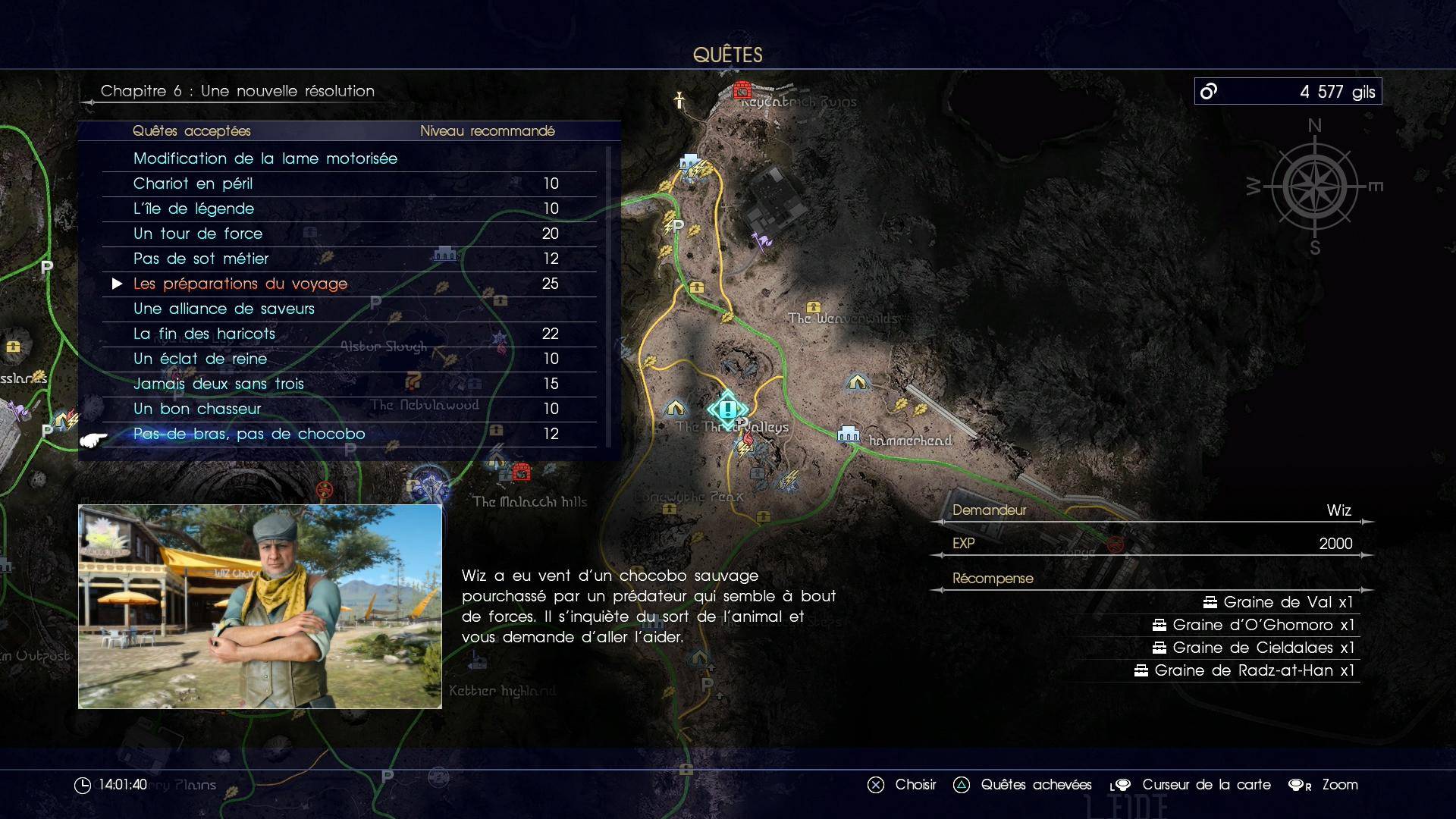Select the Un bon chasseur quest
This screenshot has width=1456, height=819.
[197, 409]
